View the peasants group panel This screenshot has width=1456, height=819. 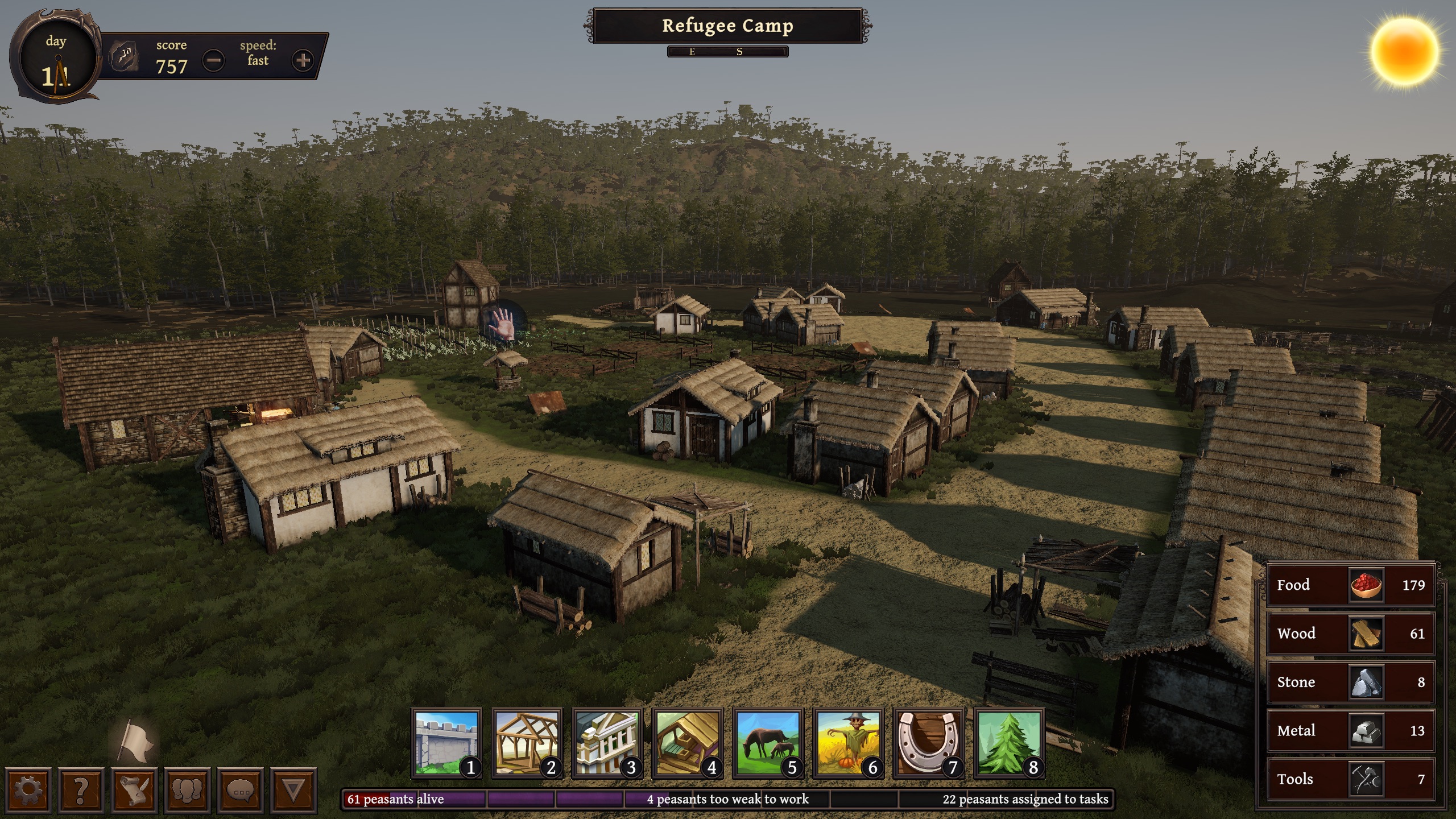[x=188, y=789]
